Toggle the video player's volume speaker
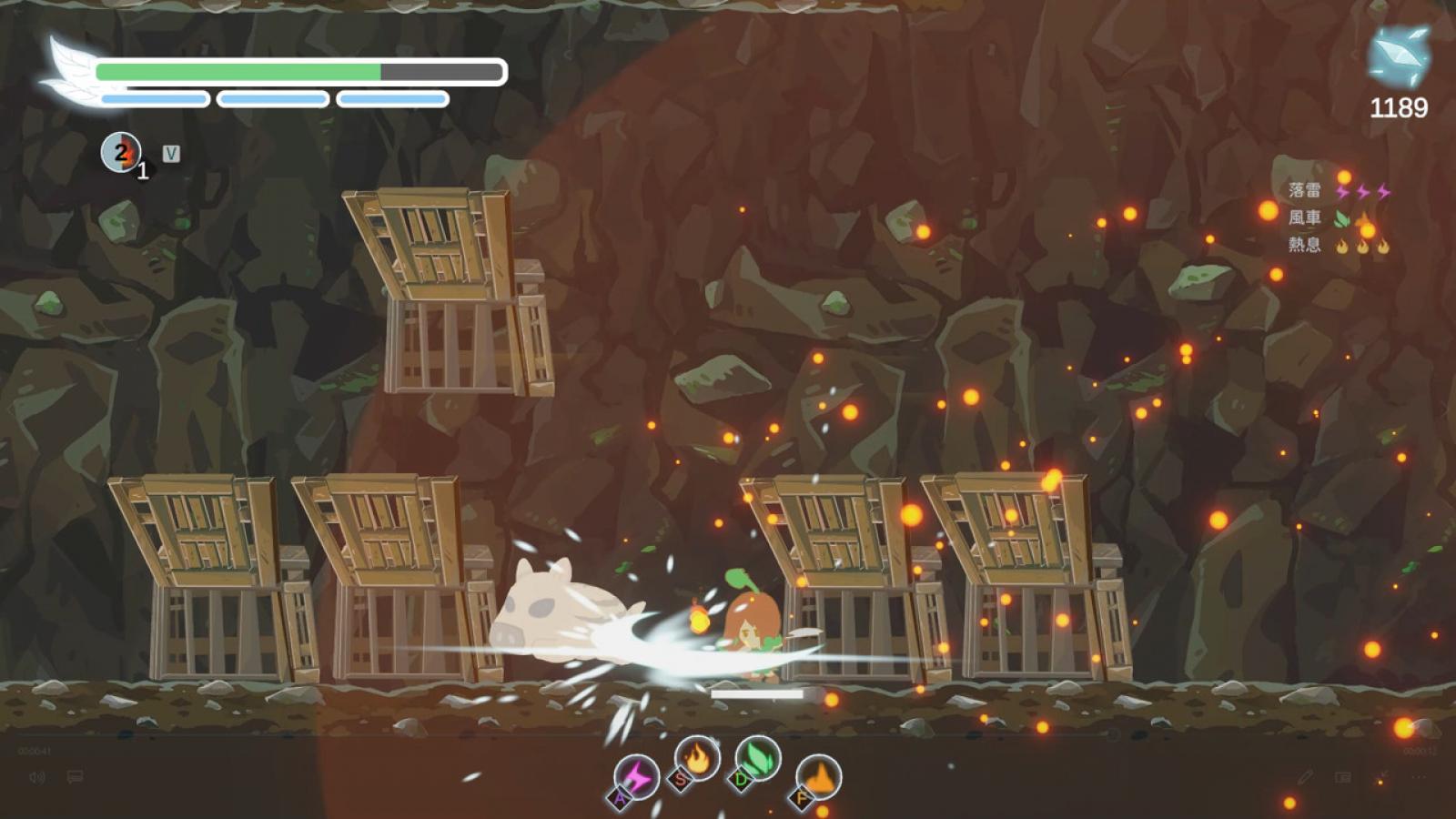 pyautogui.click(x=37, y=777)
